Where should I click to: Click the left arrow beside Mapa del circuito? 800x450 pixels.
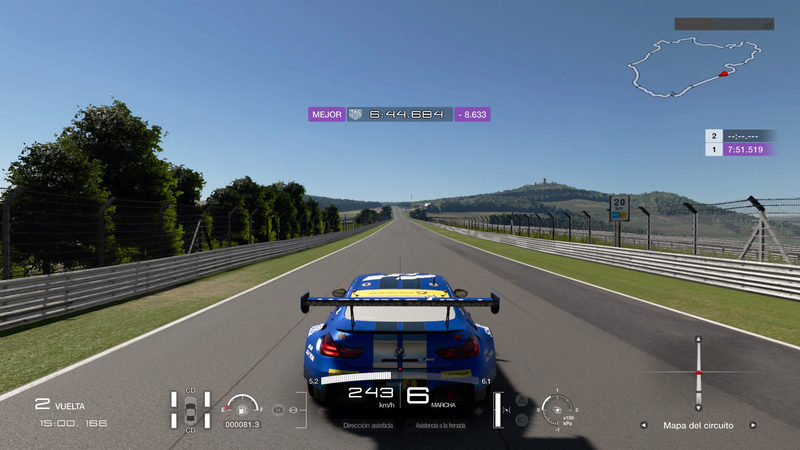point(643,425)
